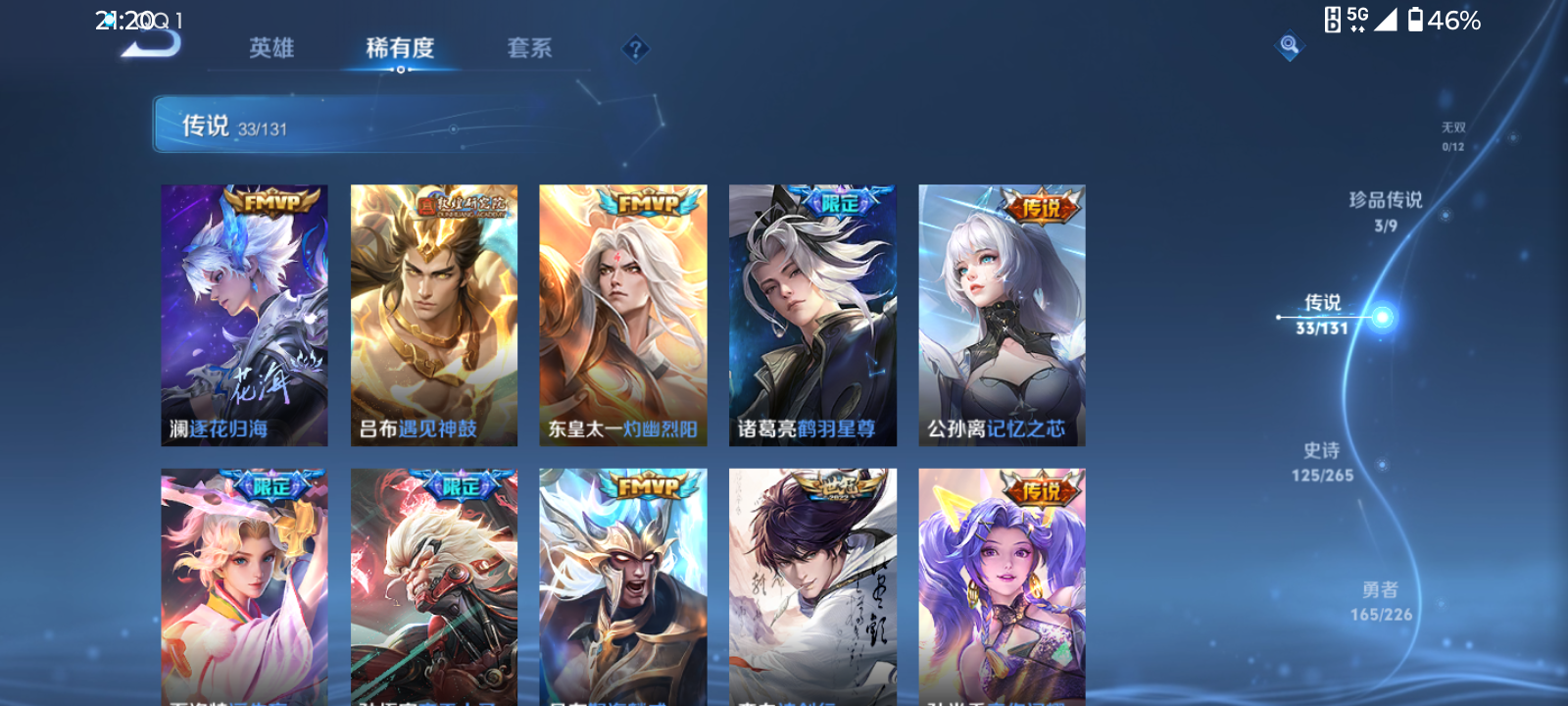Open the 诸葛亮鹤羽星尊 skin thumbnail
This screenshot has height=706, width=1568.
812,314
